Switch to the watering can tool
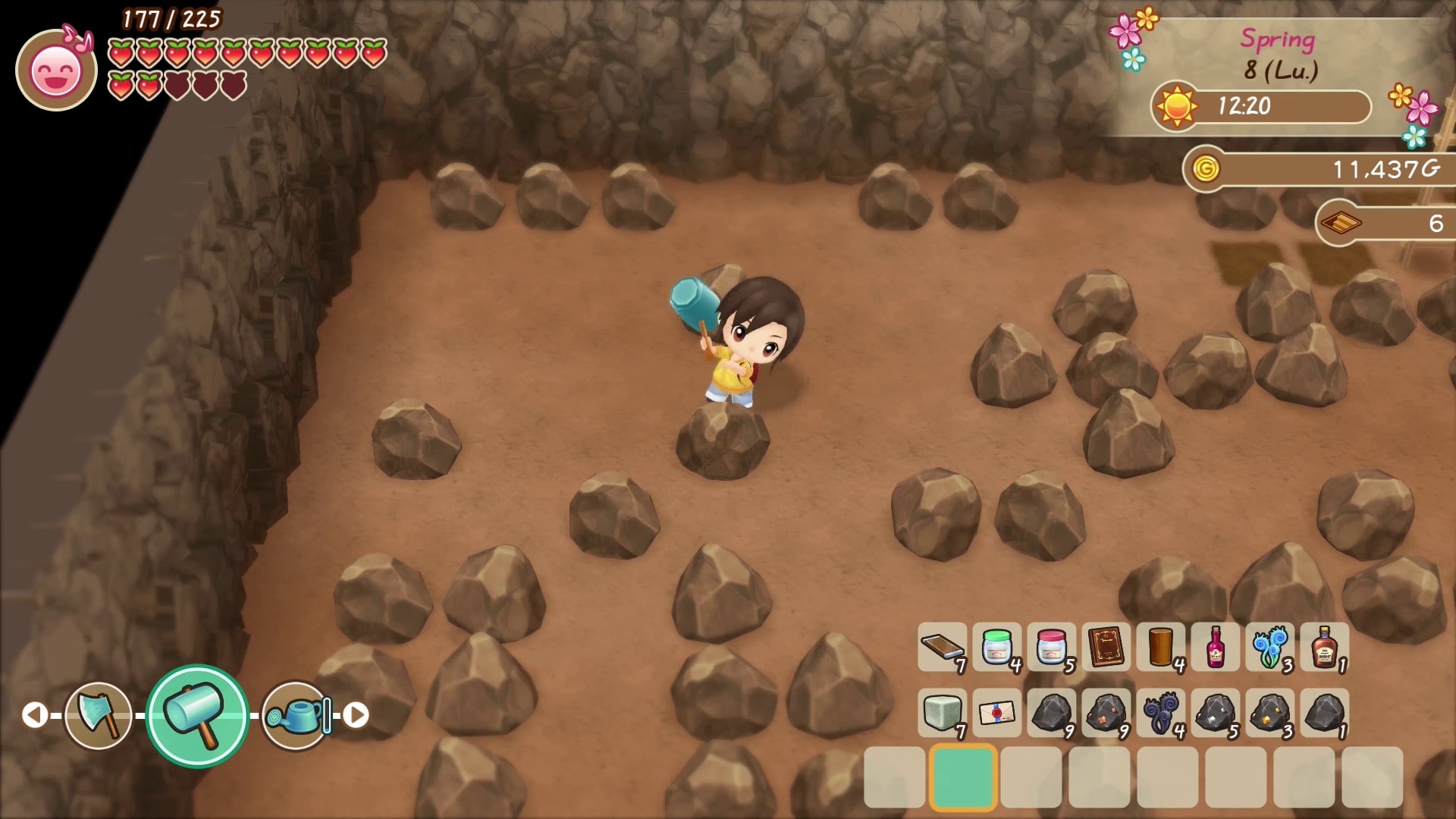 297,715
